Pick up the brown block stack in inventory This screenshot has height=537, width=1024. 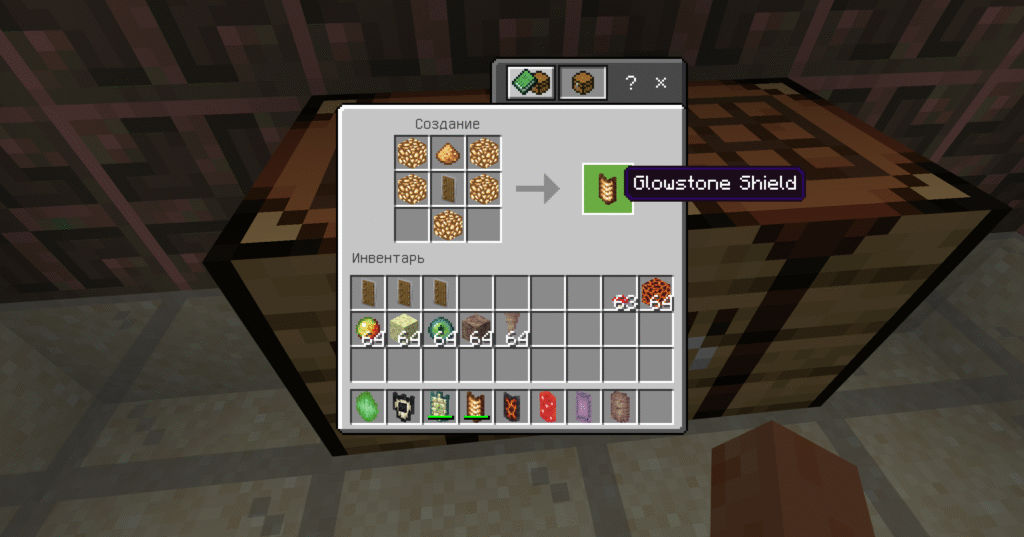point(477,330)
